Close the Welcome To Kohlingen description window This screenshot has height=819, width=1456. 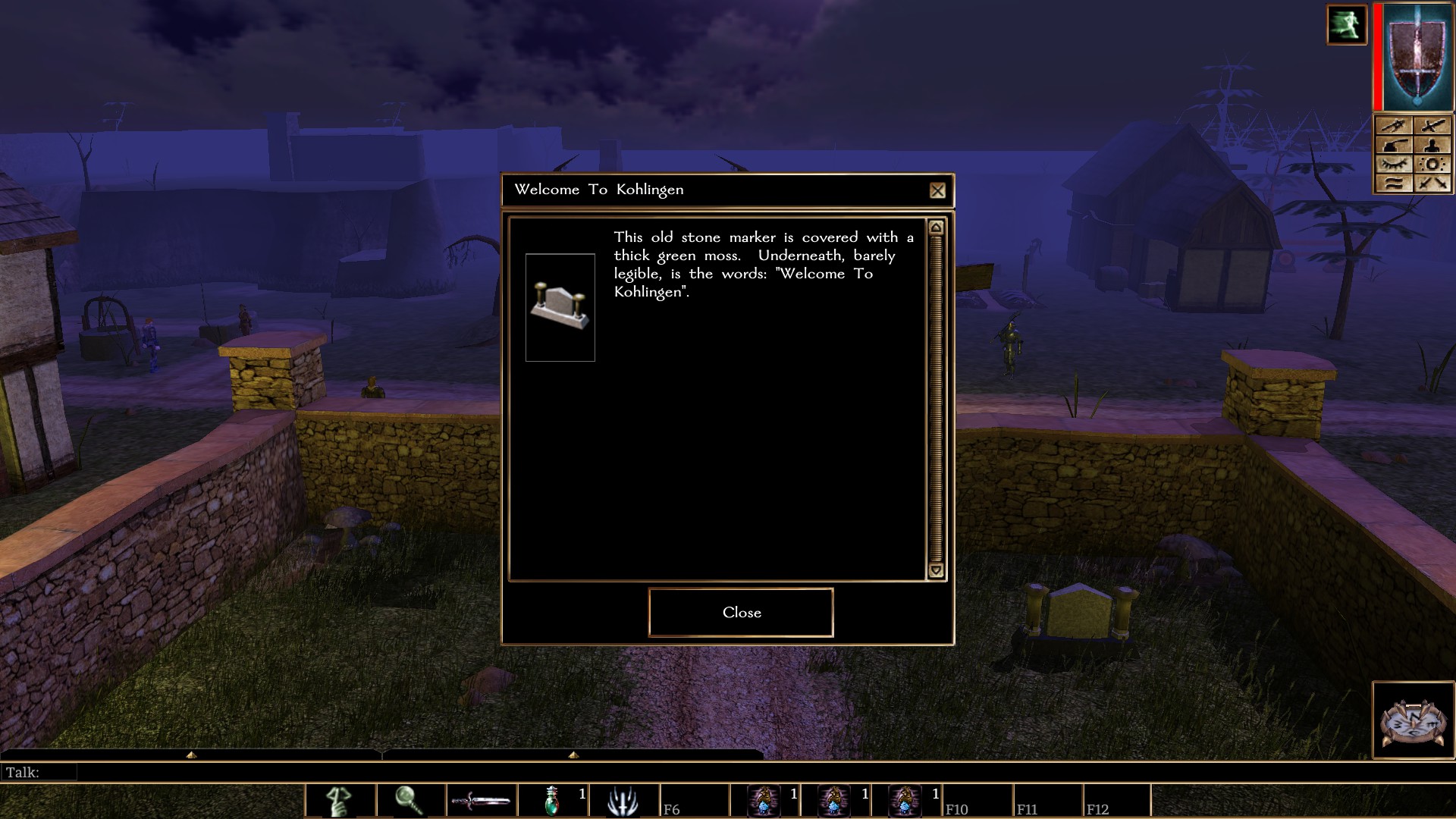(x=741, y=612)
